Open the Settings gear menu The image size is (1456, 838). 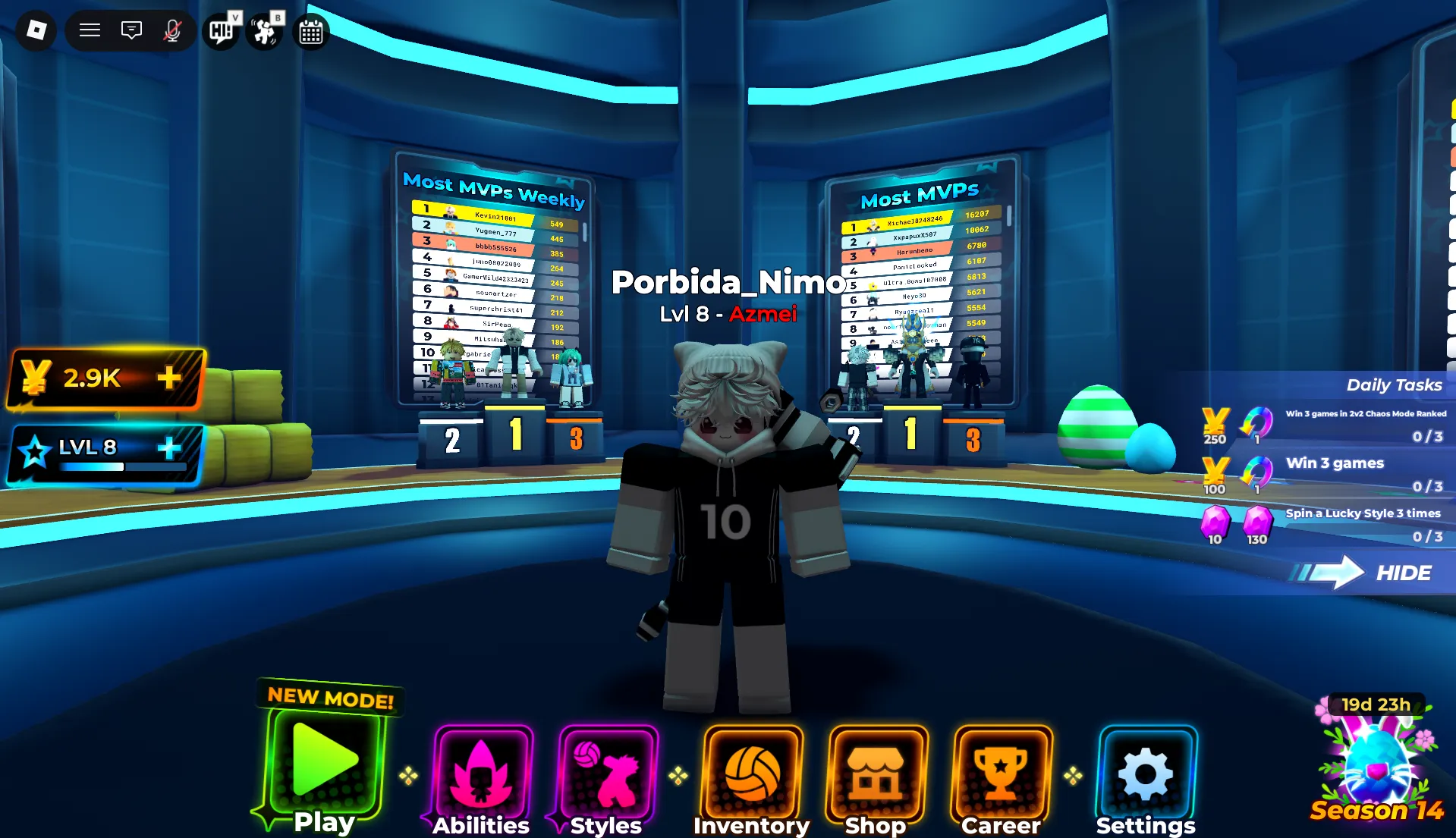click(x=1146, y=771)
